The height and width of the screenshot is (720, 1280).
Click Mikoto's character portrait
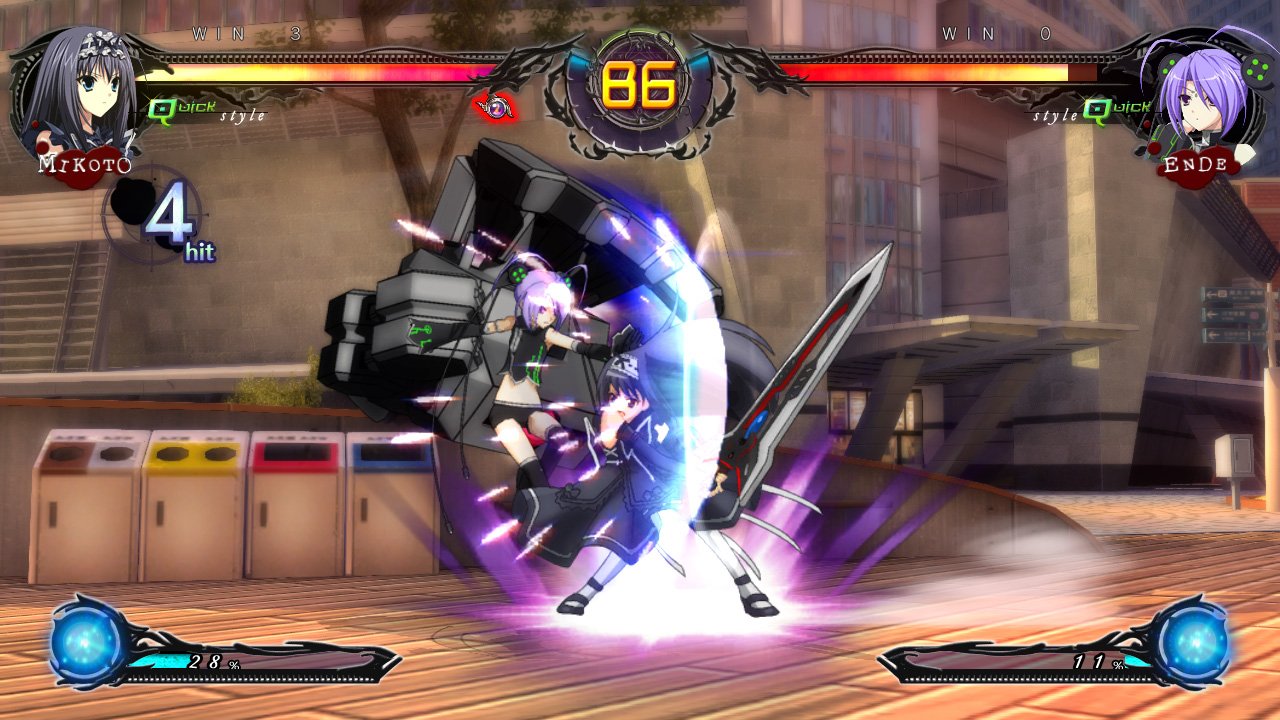(x=78, y=92)
